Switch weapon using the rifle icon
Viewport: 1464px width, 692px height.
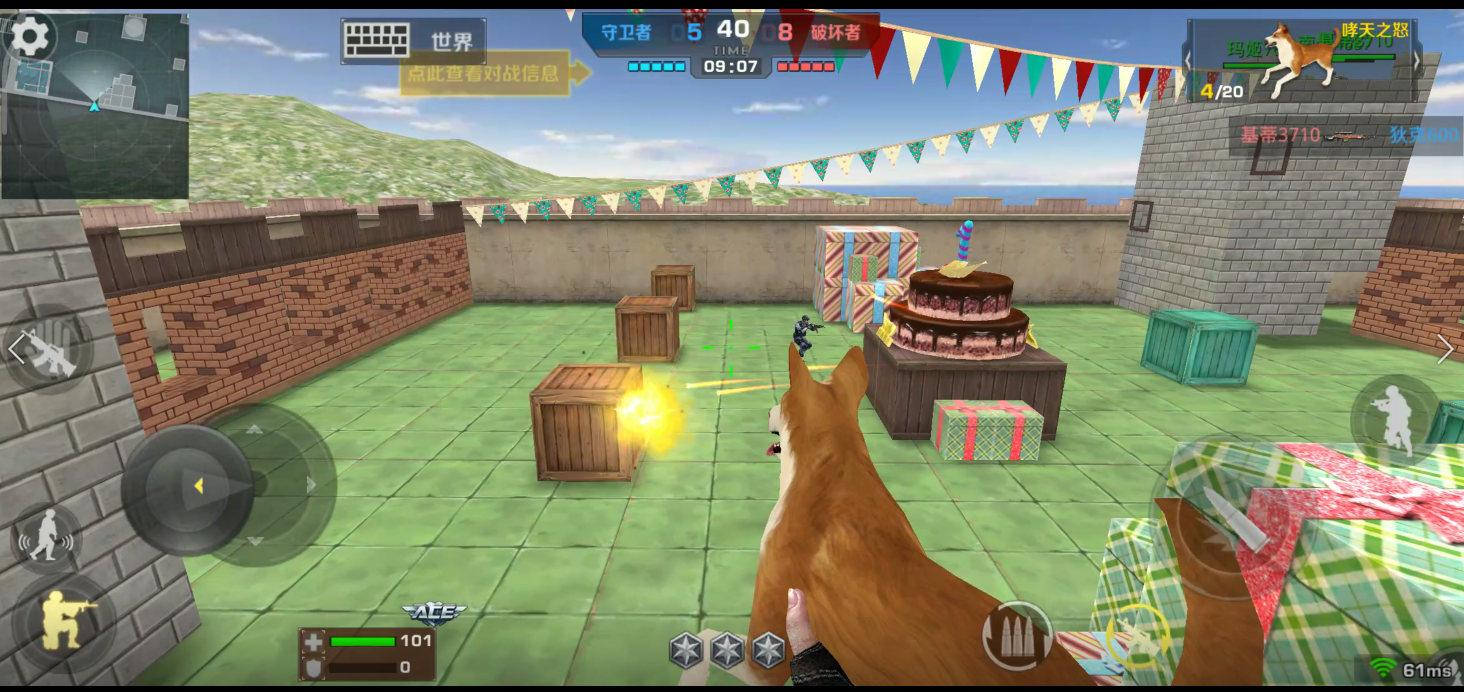point(49,350)
